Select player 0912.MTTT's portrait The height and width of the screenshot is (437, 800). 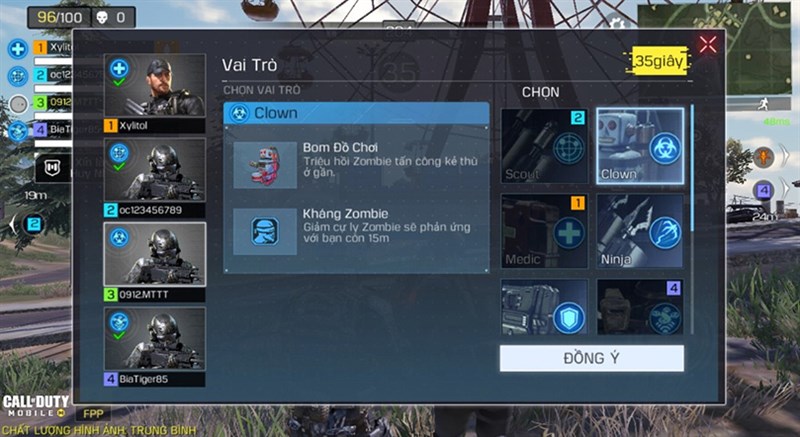pyautogui.click(x=155, y=259)
